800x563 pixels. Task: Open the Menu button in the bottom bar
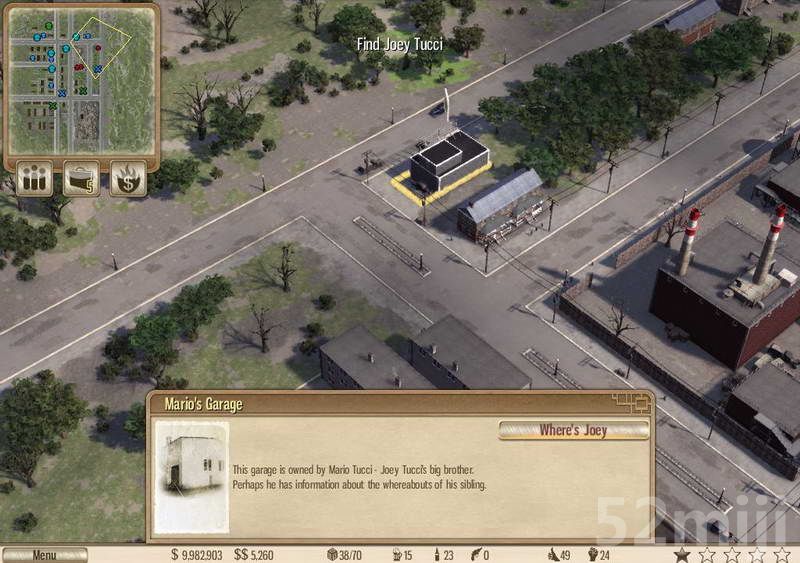point(44,555)
